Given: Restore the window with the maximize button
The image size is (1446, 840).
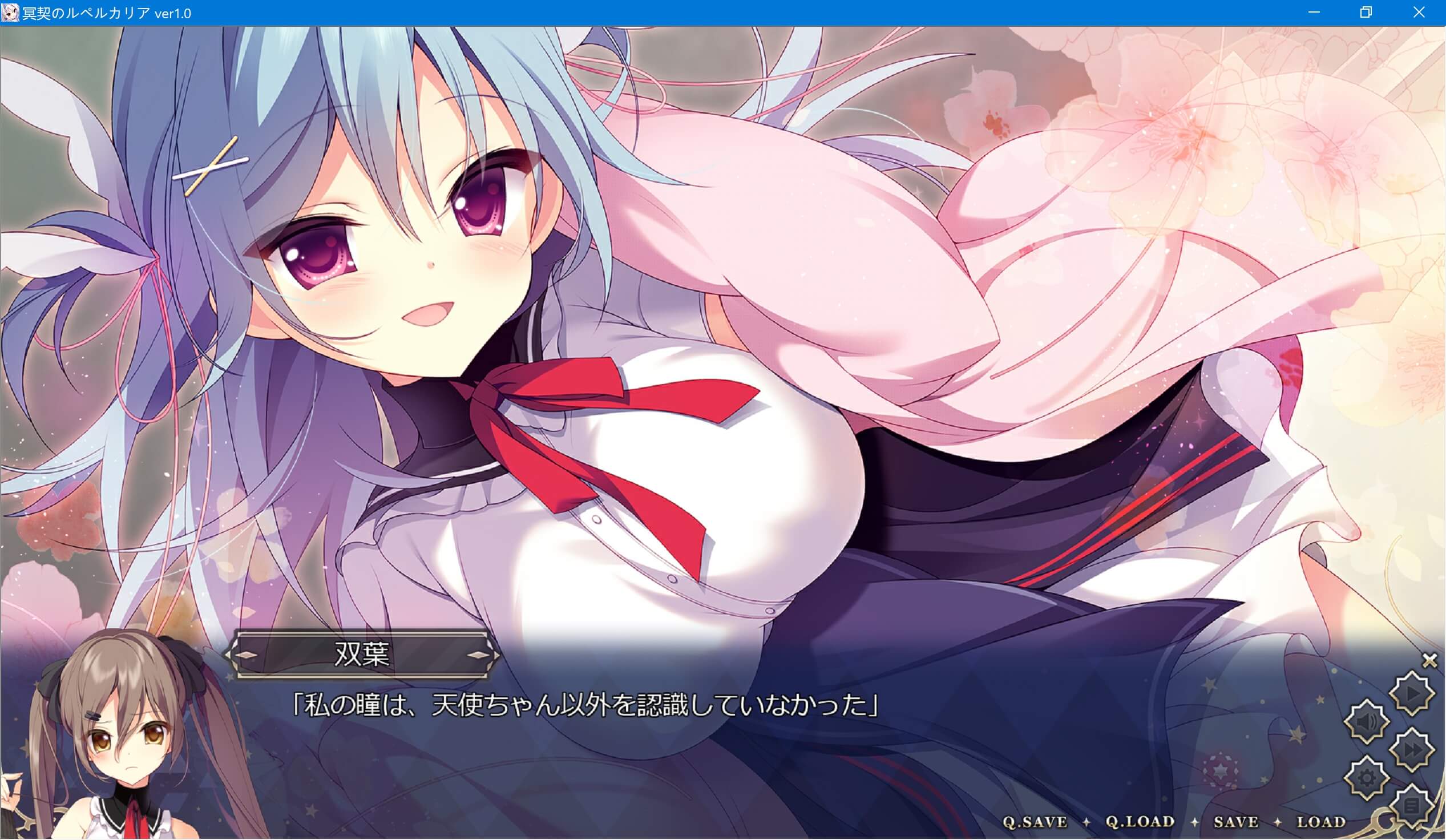Looking at the screenshot, I should (1366, 11).
